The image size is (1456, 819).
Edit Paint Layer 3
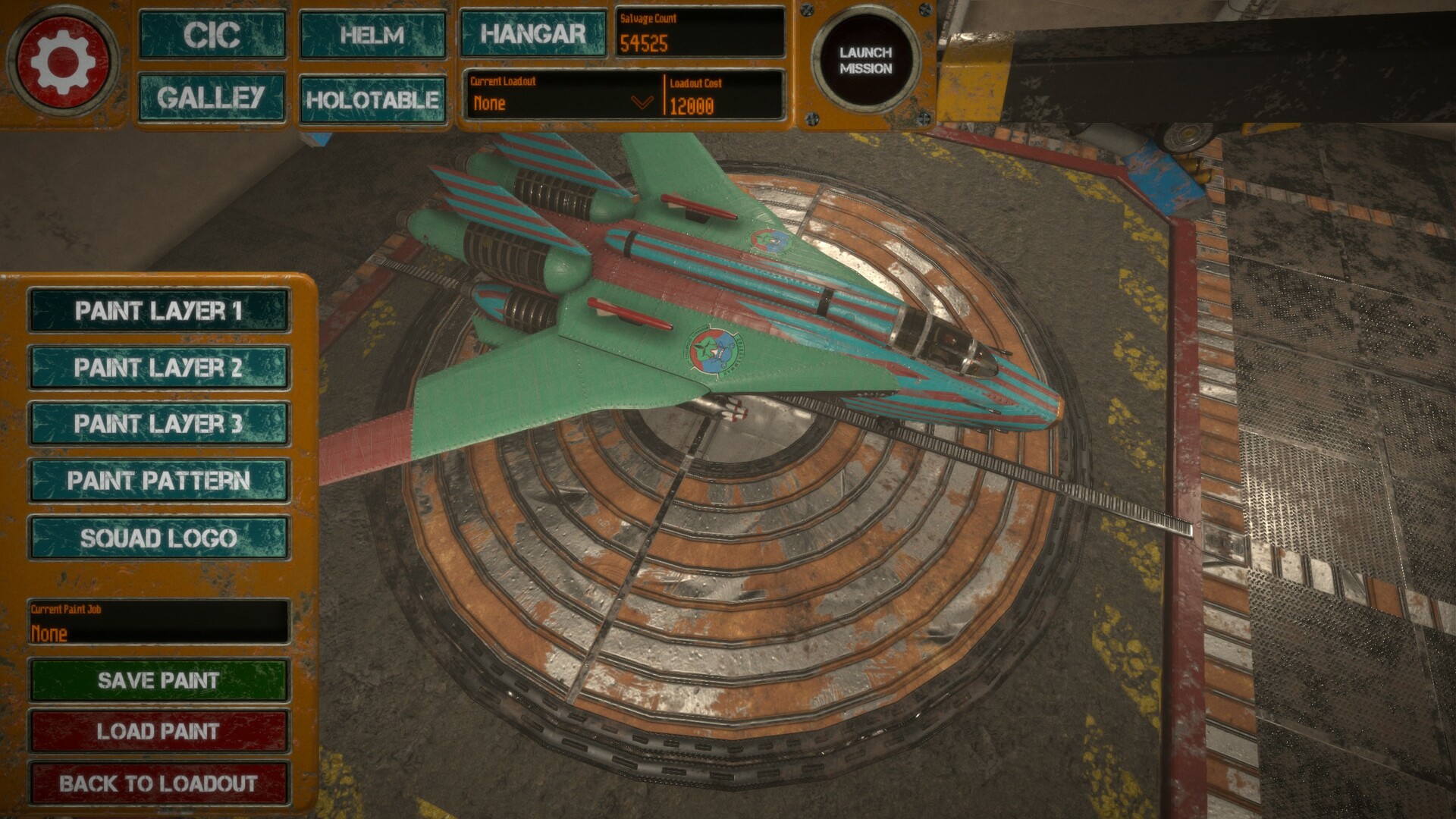coord(158,424)
